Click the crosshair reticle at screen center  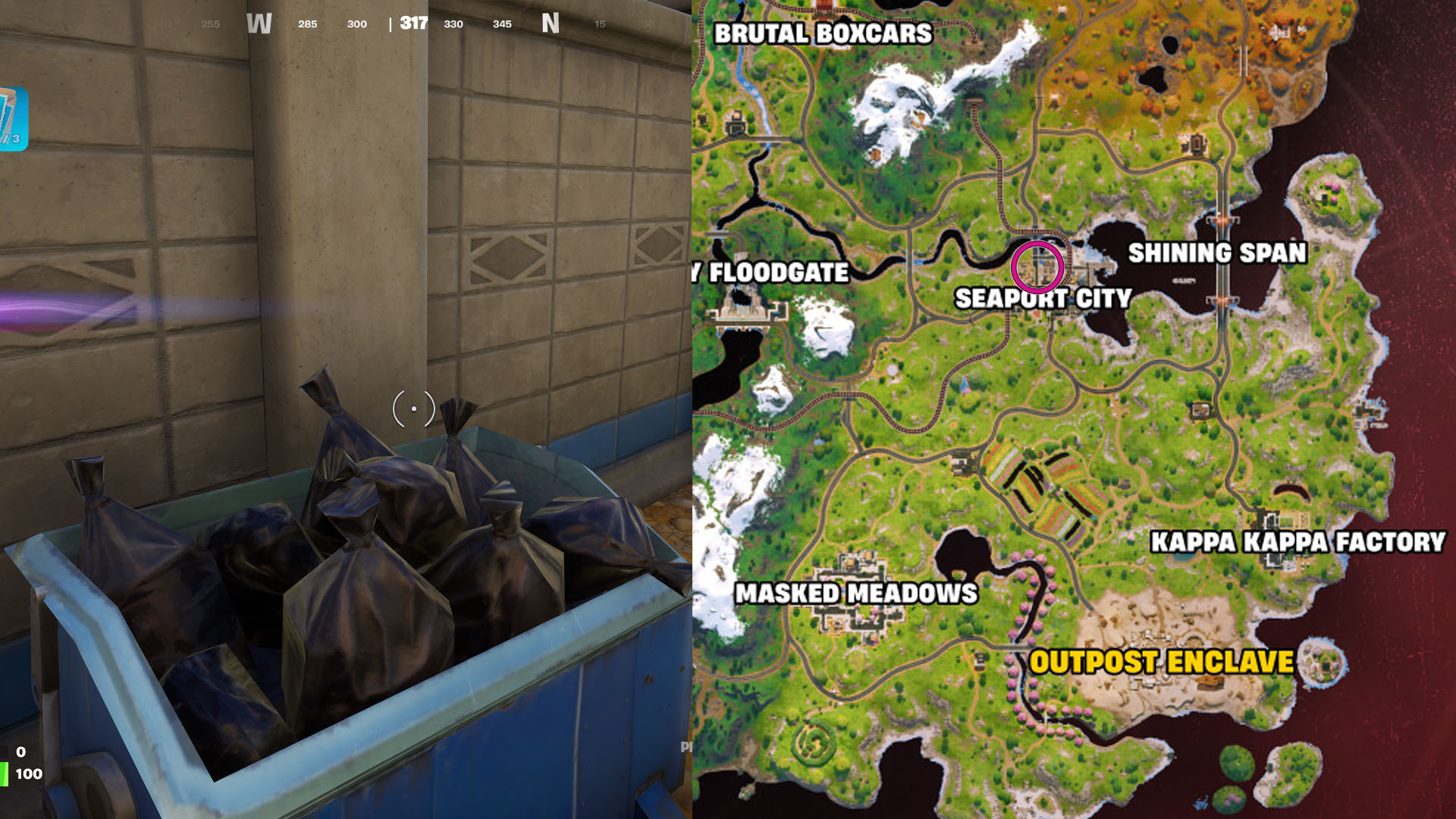pyautogui.click(x=413, y=409)
